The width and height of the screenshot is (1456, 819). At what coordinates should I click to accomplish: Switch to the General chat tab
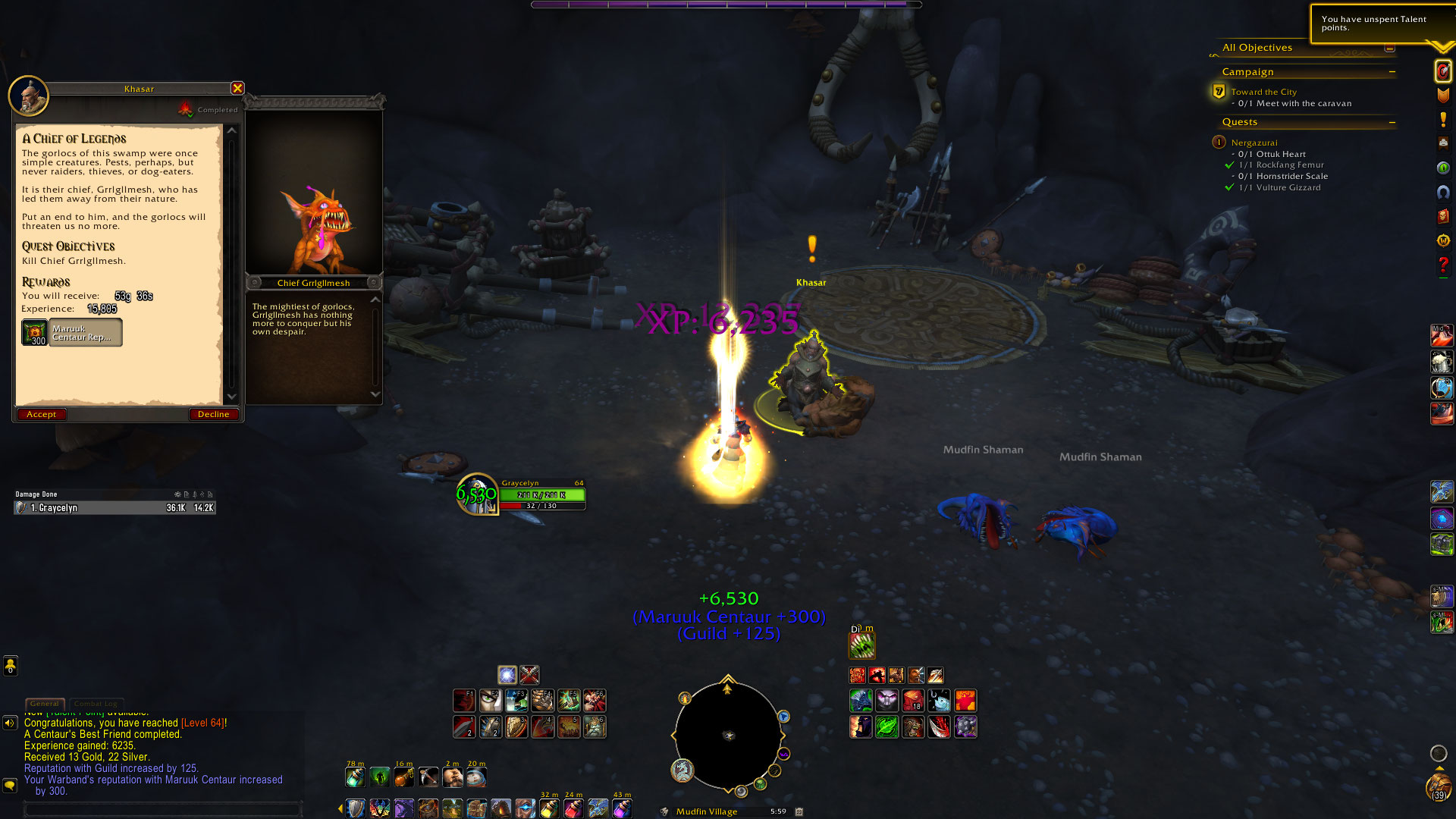tap(45, 704)
